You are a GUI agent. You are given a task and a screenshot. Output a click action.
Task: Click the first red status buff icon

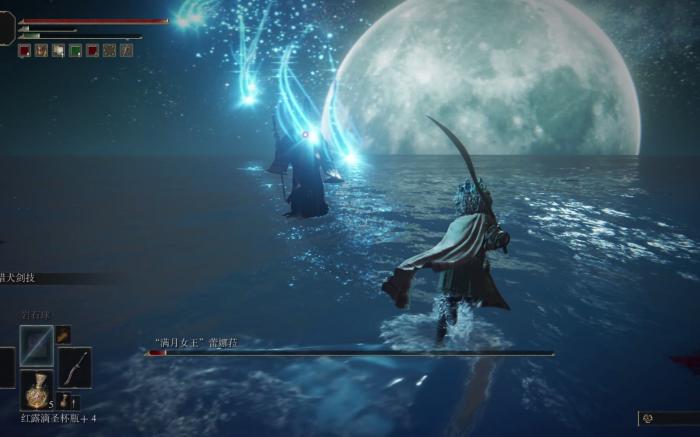24,50
